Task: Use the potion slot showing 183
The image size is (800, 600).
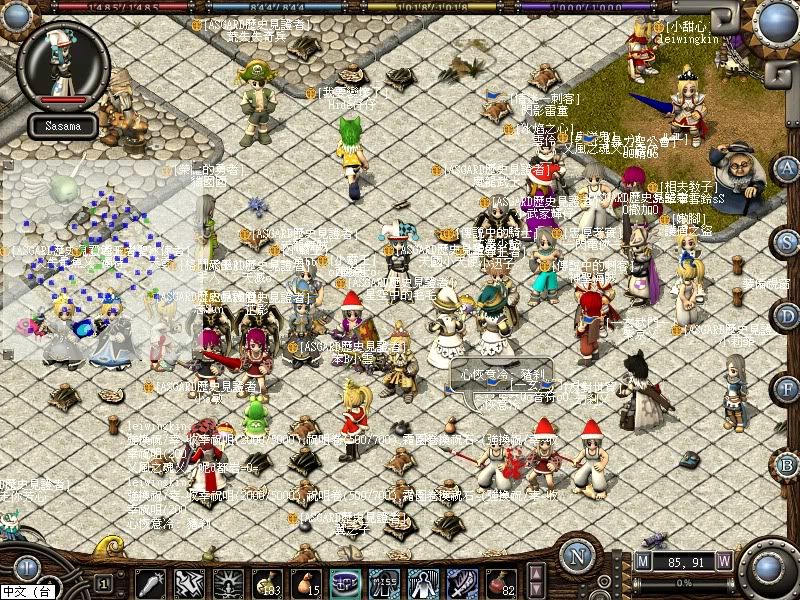Action: (x=266, y=582)
